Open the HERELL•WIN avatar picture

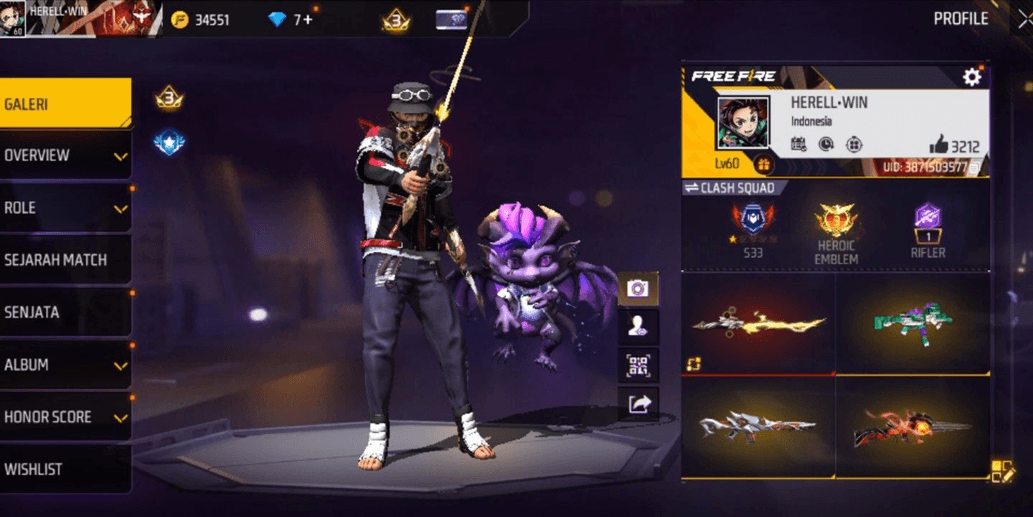pyautogui.click(x=742, y=122)
